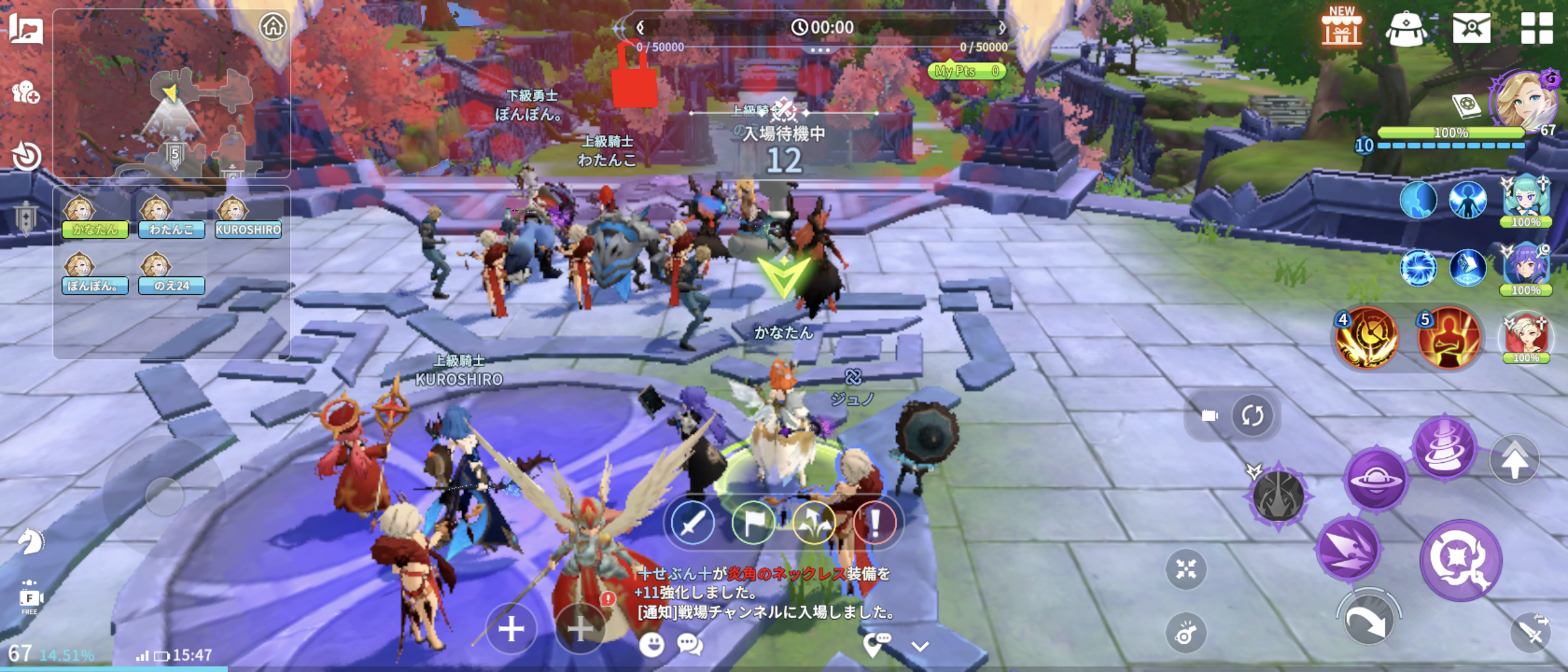Screen dimensions: 1568x672
Task: Toggle the camera rotation reset button
Action: [1252, 415]
